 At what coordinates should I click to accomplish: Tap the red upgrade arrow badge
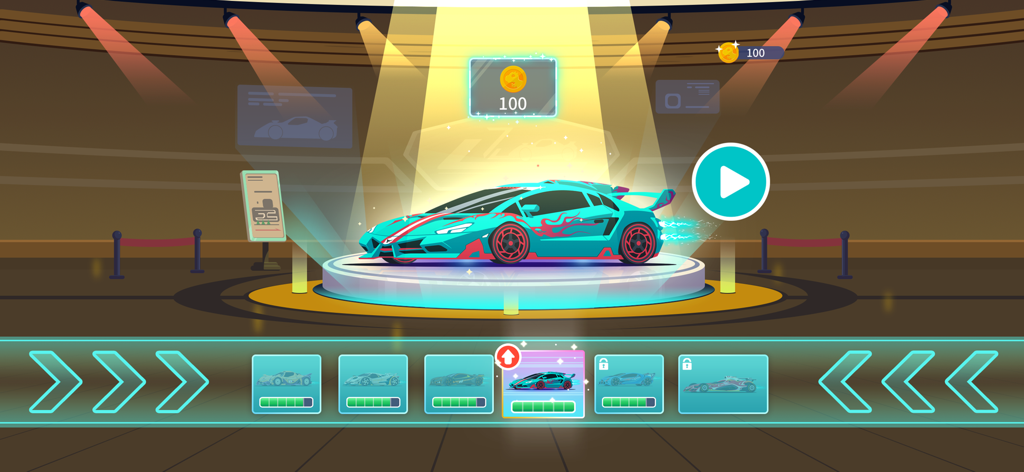pyautogui.click(x=508, y=356)
